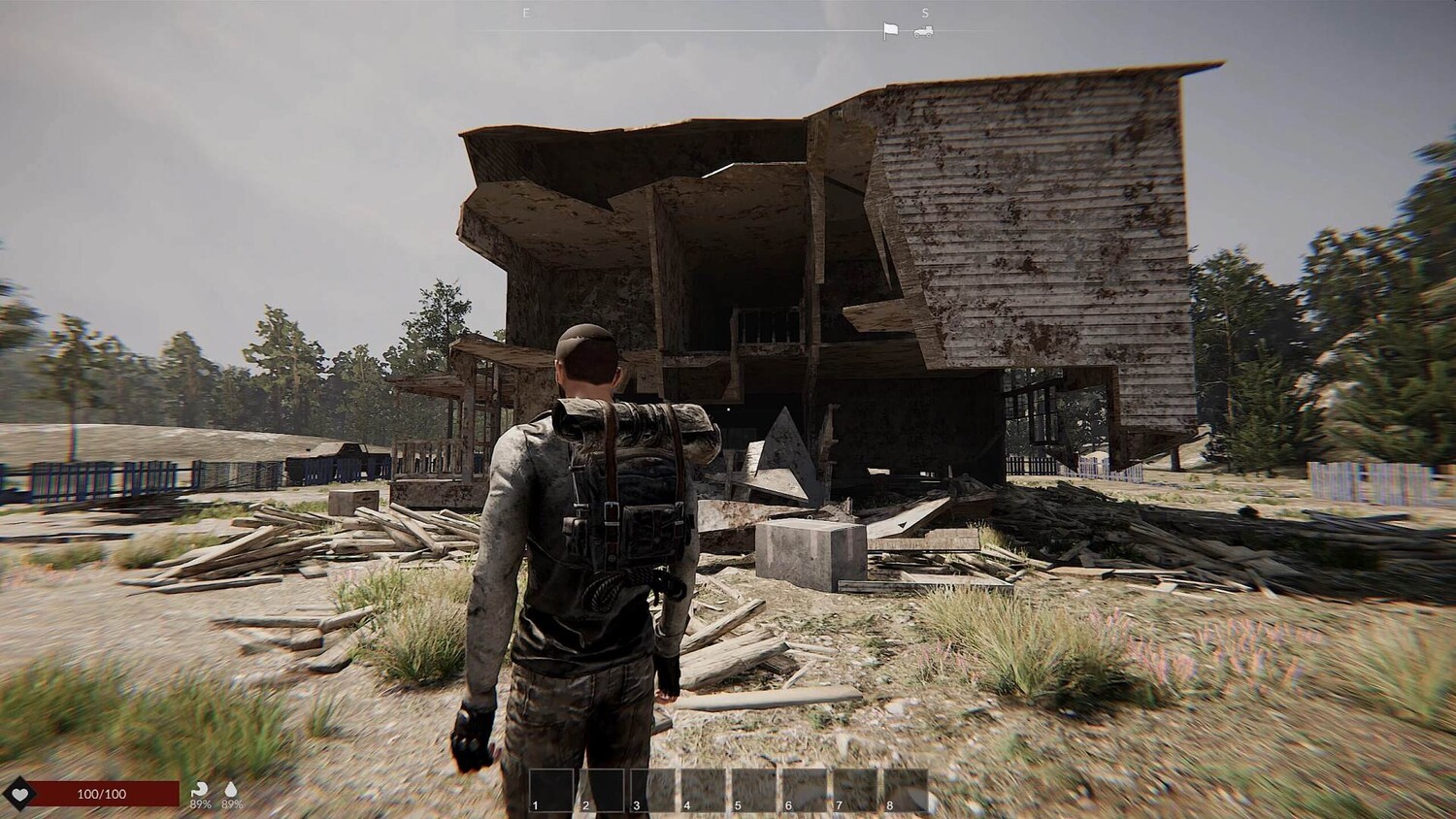The width and height of the screenshot is (1456, 819).
Task: Activate hotbar slot number 3
Action: [652, 789]
